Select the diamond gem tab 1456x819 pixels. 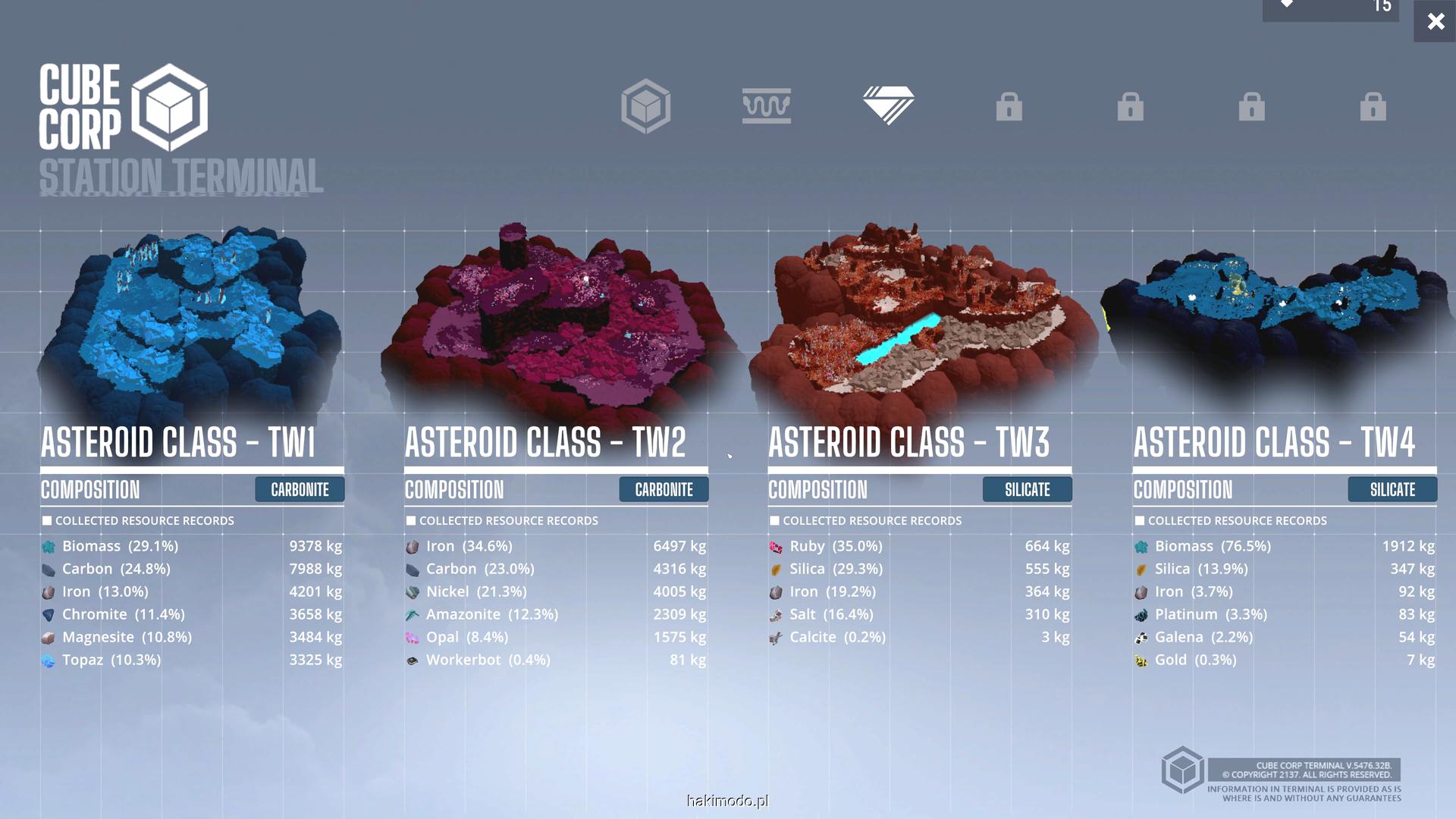click(888, 106)
